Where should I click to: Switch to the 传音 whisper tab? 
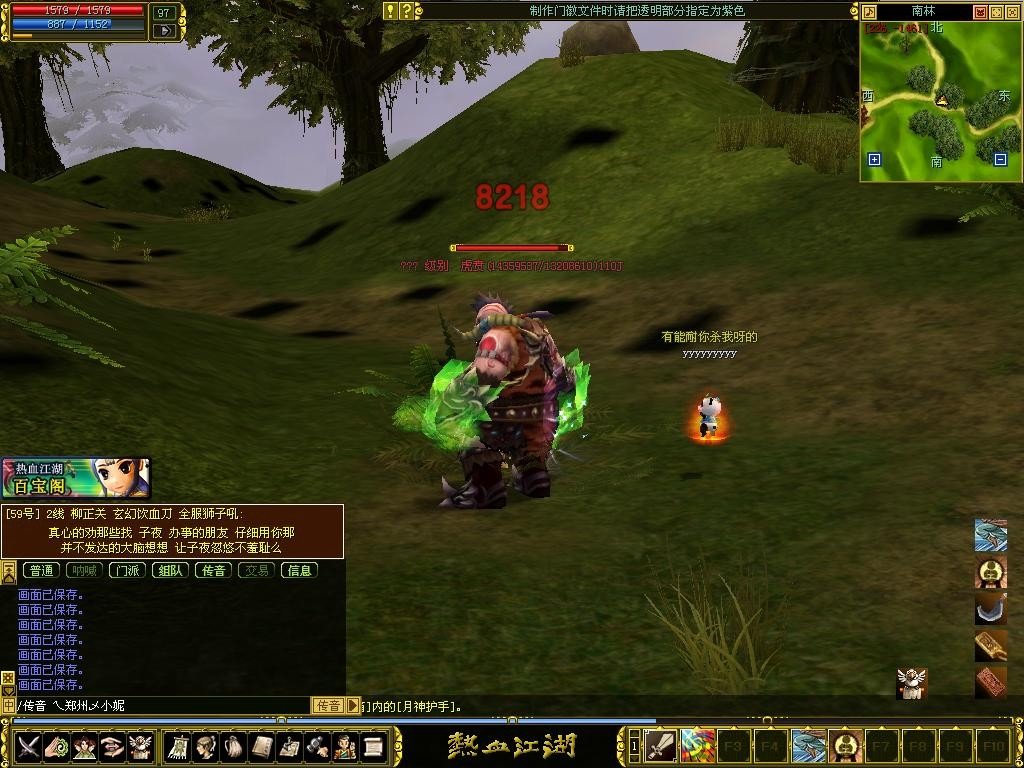coord(213,570)
